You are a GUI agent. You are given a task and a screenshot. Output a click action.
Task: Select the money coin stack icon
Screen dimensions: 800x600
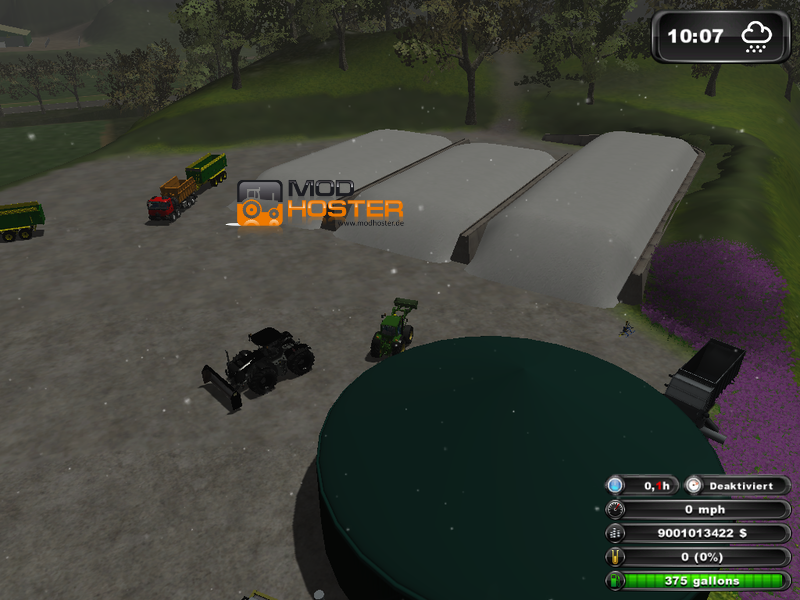tap(615, 533)
